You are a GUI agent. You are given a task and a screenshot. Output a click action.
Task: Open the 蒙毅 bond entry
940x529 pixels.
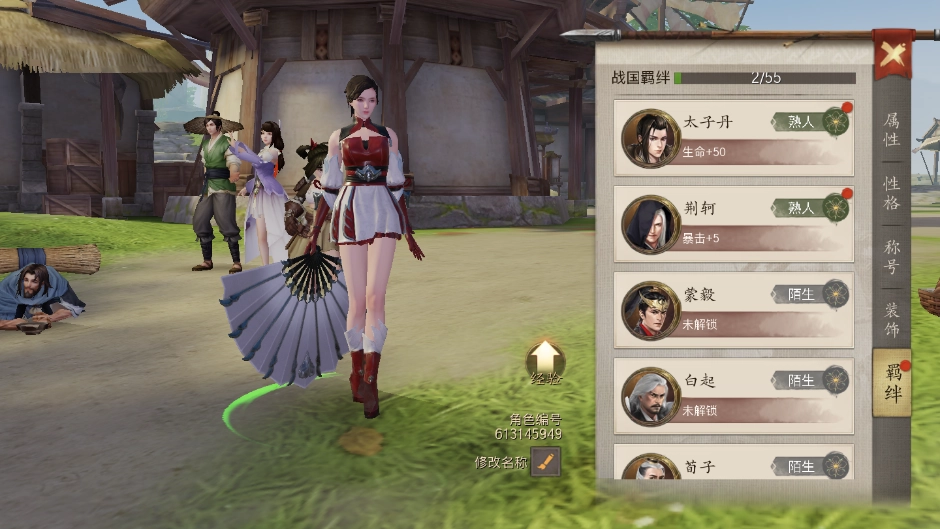coord(733,309)
